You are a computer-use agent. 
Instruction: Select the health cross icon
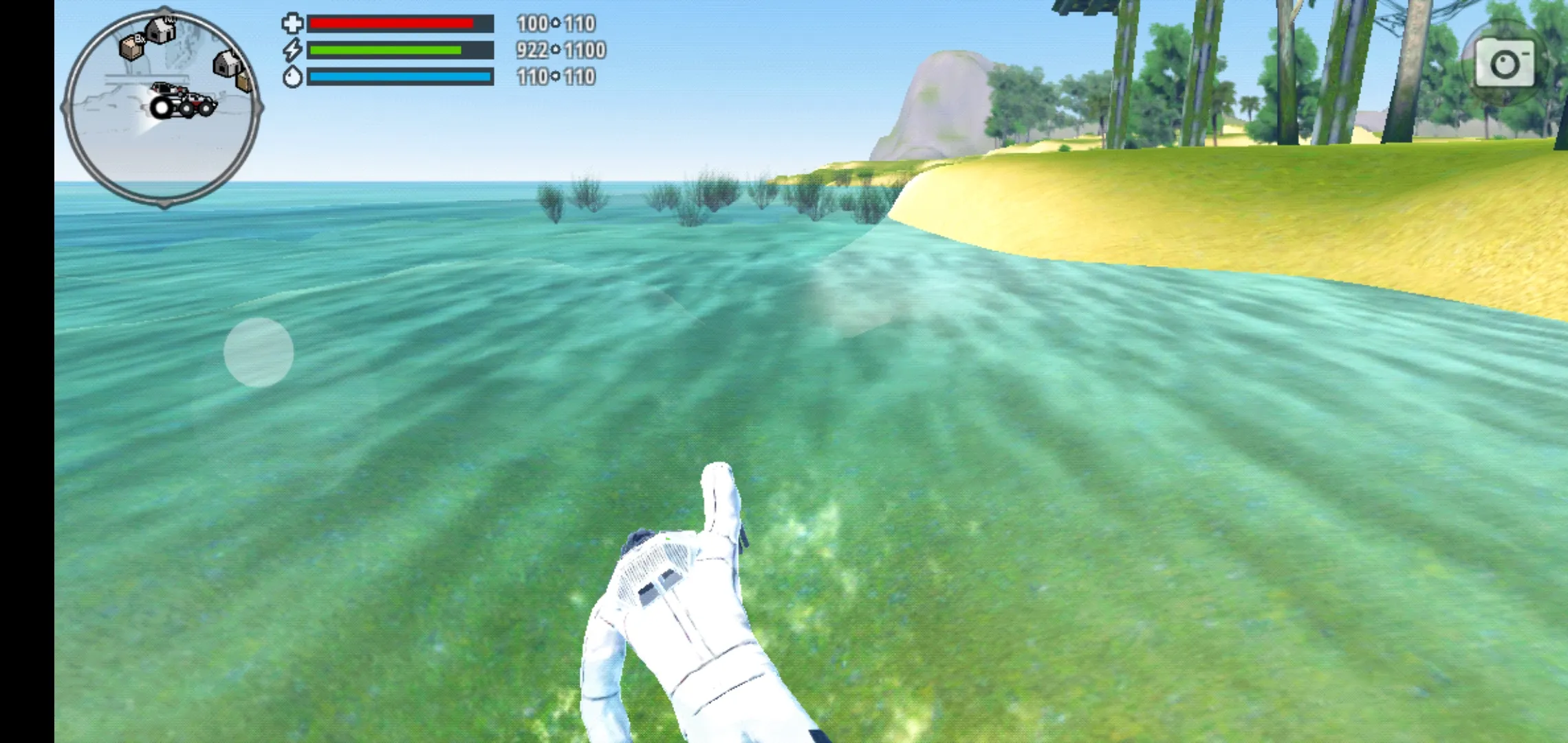(x=294, y=23)
